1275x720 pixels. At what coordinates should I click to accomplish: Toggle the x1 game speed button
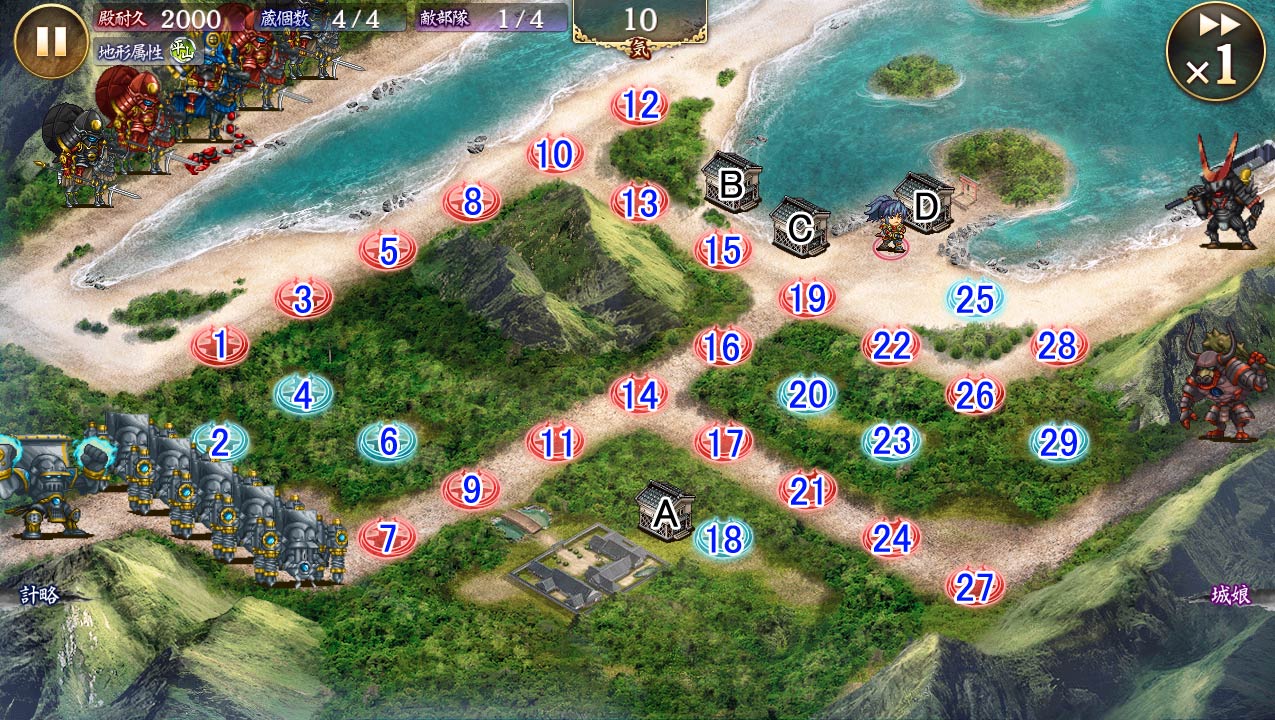pyautogui.click(x=1214, y=51)
